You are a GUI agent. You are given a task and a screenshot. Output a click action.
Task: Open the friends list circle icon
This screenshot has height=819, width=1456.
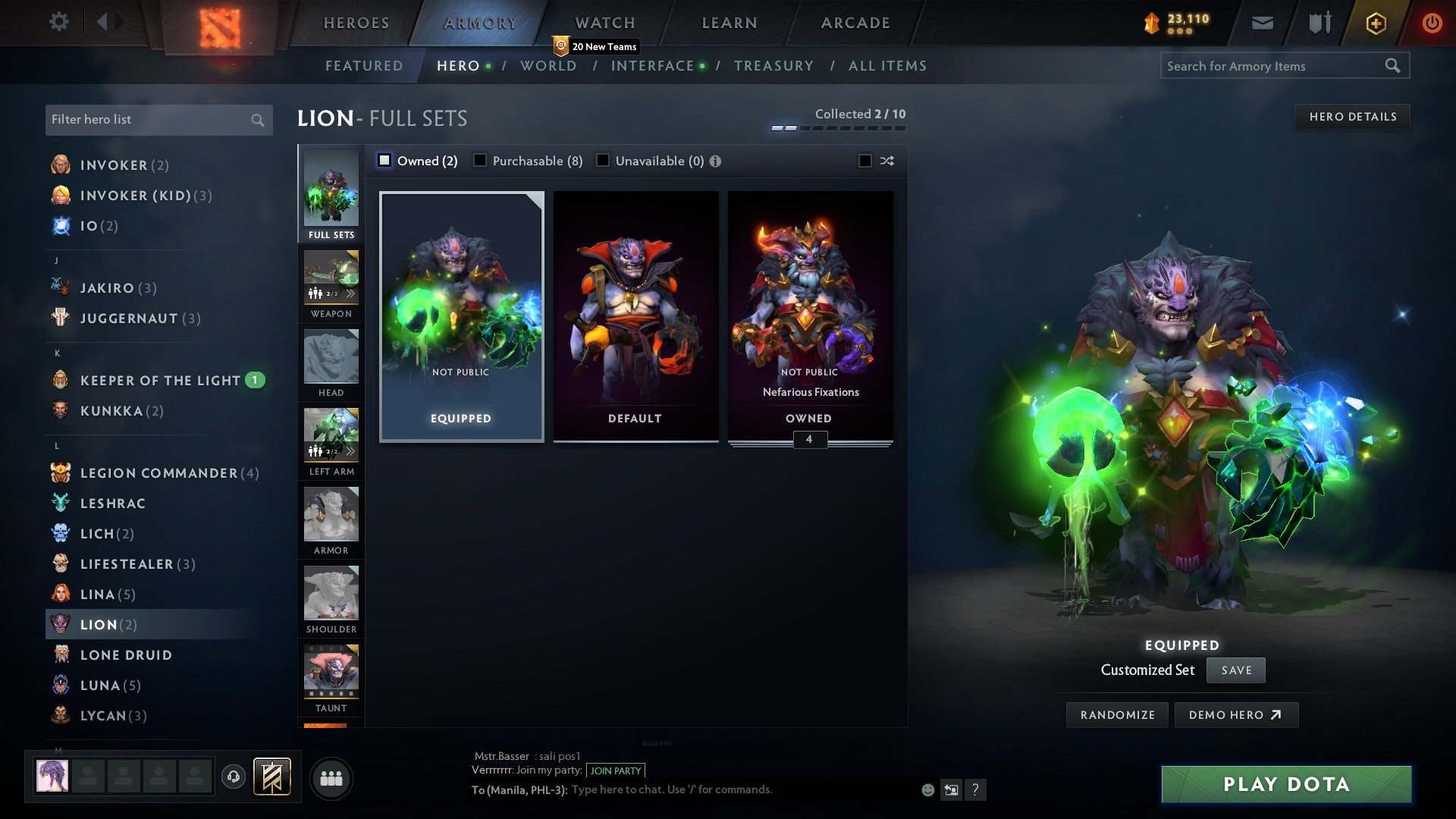331,777
